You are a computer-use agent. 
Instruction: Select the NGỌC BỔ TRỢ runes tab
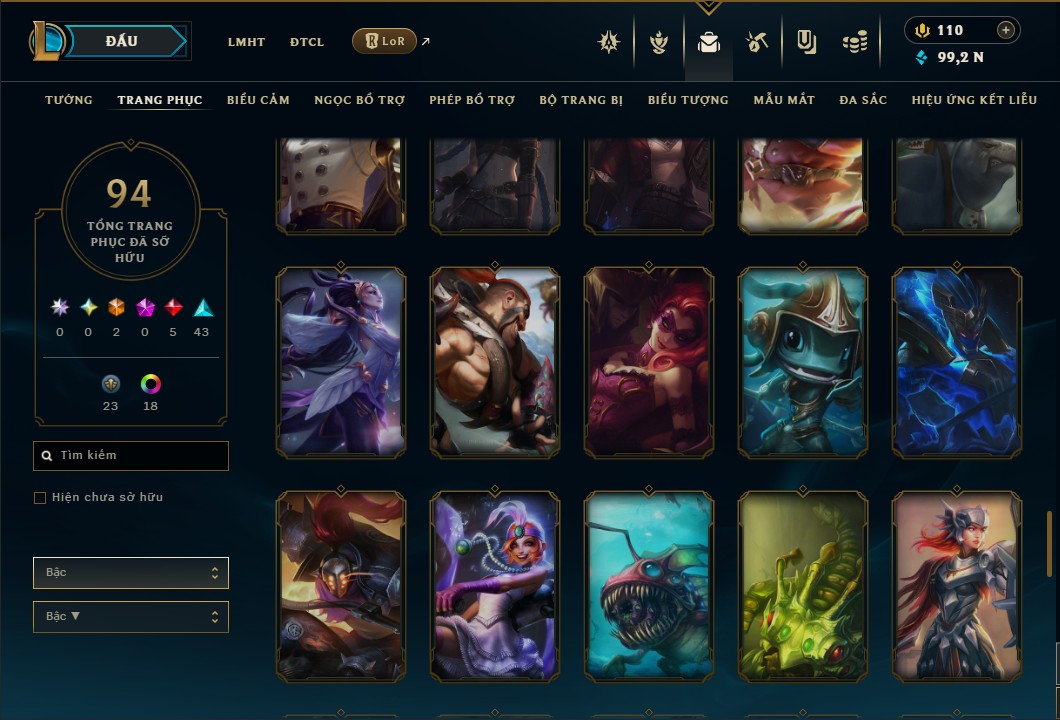359,100
